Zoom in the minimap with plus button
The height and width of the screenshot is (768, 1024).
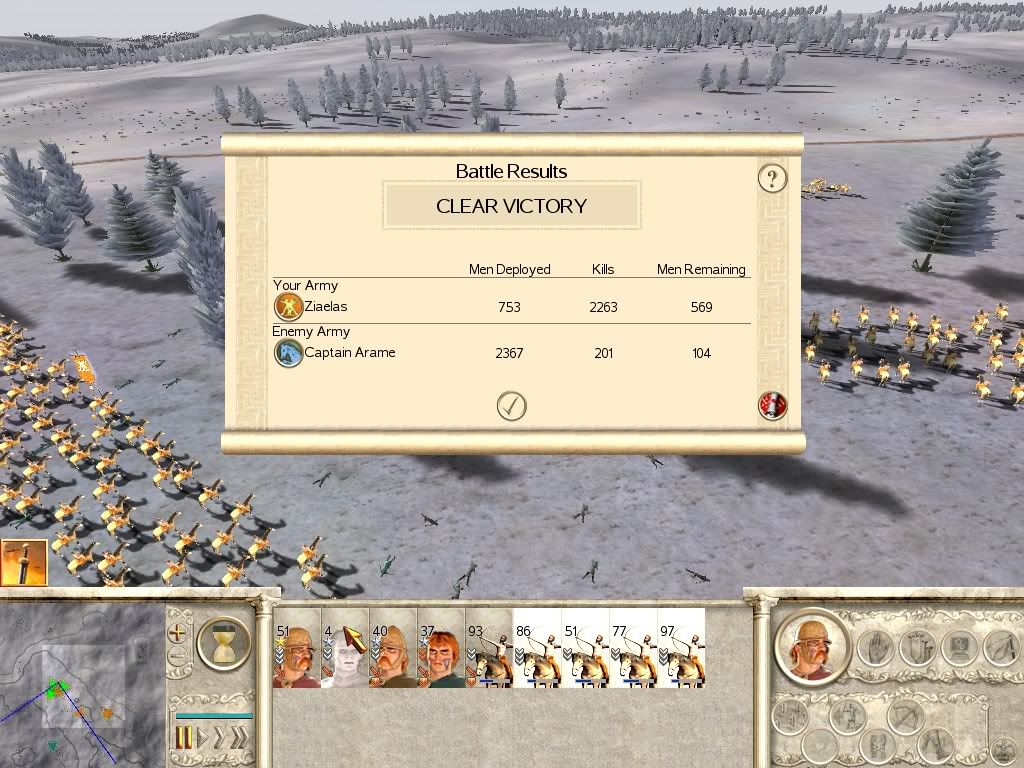pyautogui.click(x=179, y=633)
